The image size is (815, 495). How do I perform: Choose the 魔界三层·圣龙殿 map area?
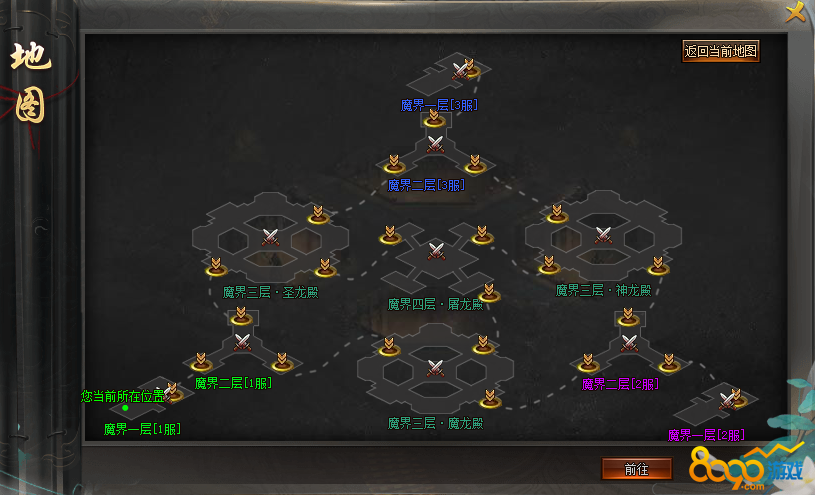(270, 237)
